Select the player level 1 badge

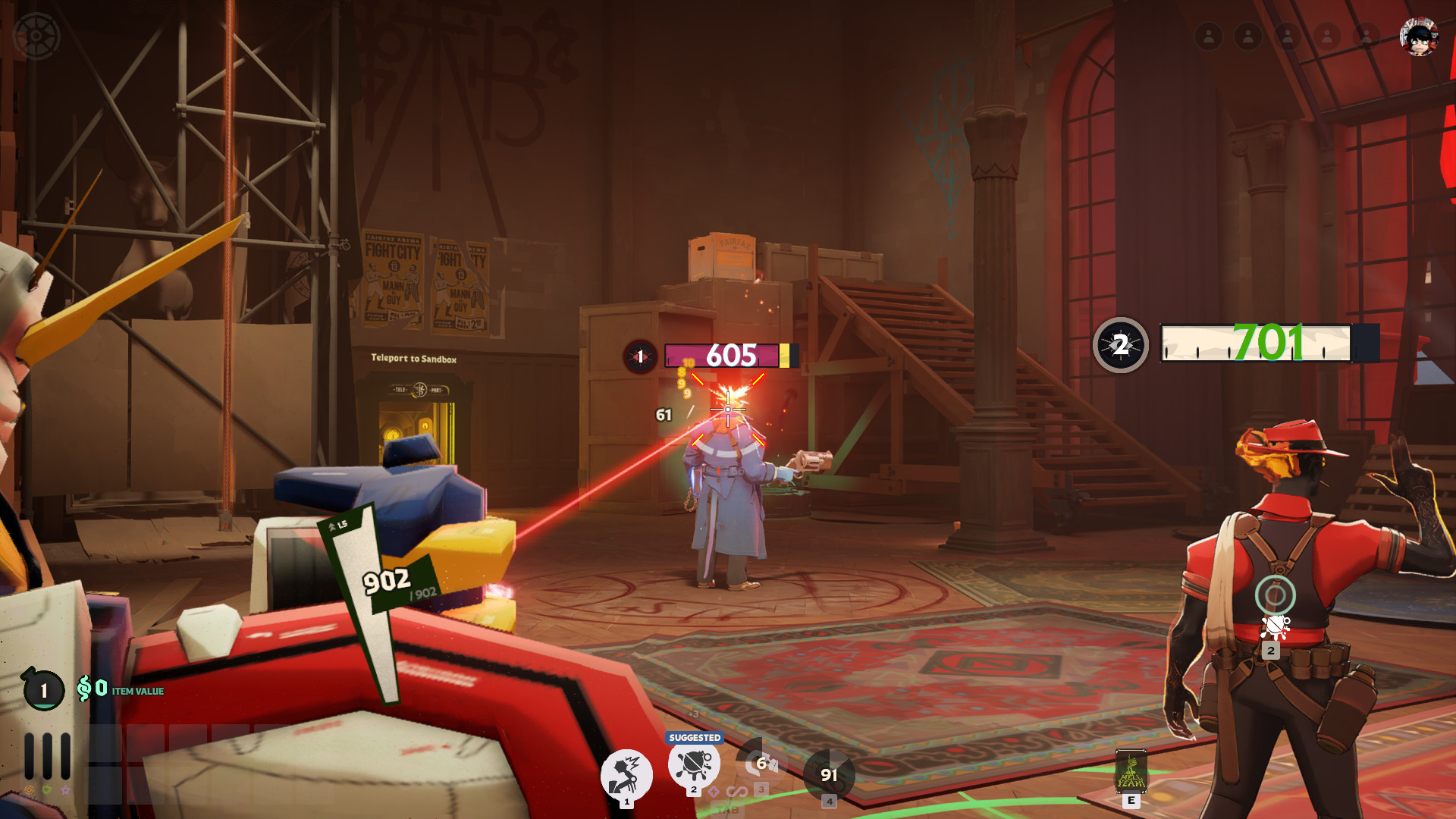point(43,690)
